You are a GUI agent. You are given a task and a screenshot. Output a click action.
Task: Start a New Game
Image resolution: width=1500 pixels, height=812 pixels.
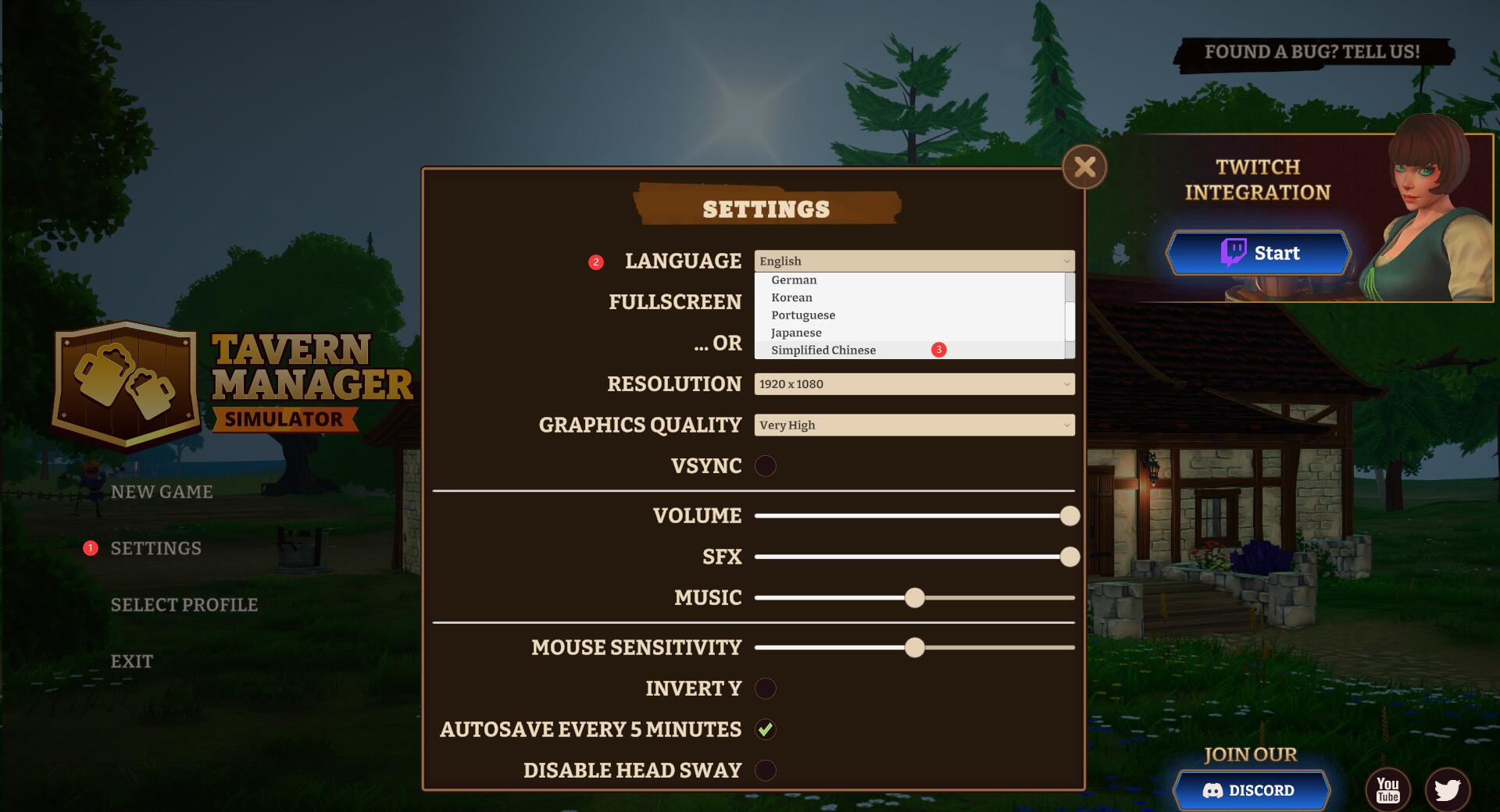[162, 492]
